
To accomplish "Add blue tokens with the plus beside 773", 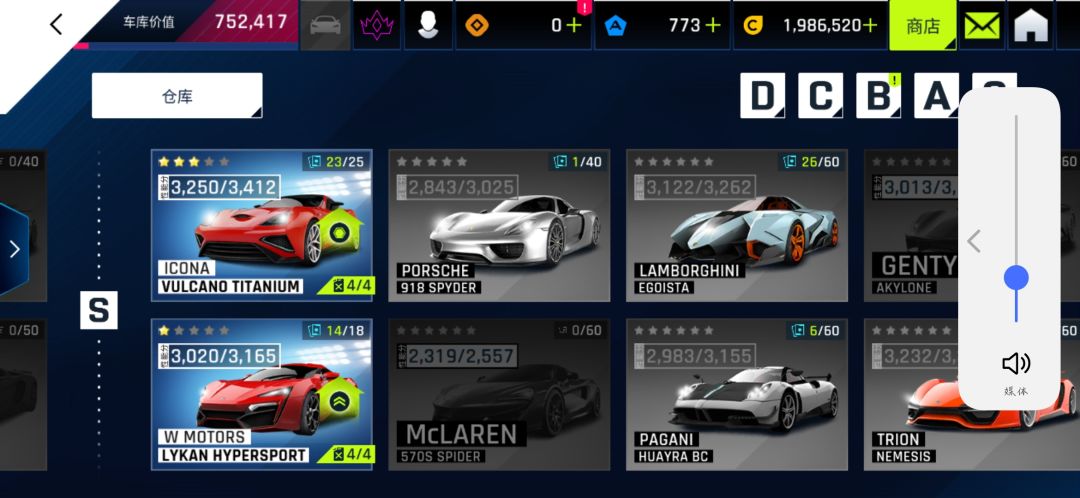I will [712, 26].
